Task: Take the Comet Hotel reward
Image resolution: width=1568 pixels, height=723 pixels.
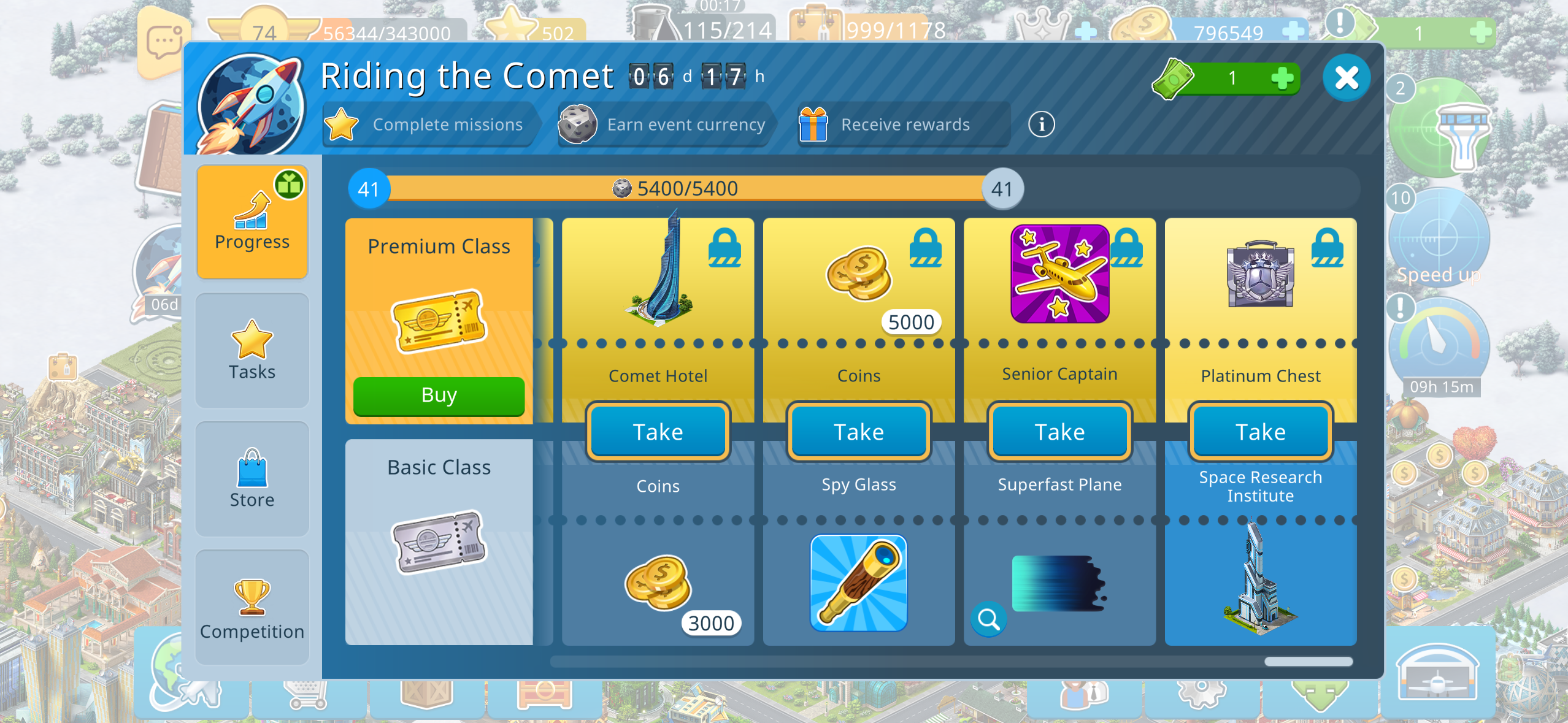Action: coord(658,432)
